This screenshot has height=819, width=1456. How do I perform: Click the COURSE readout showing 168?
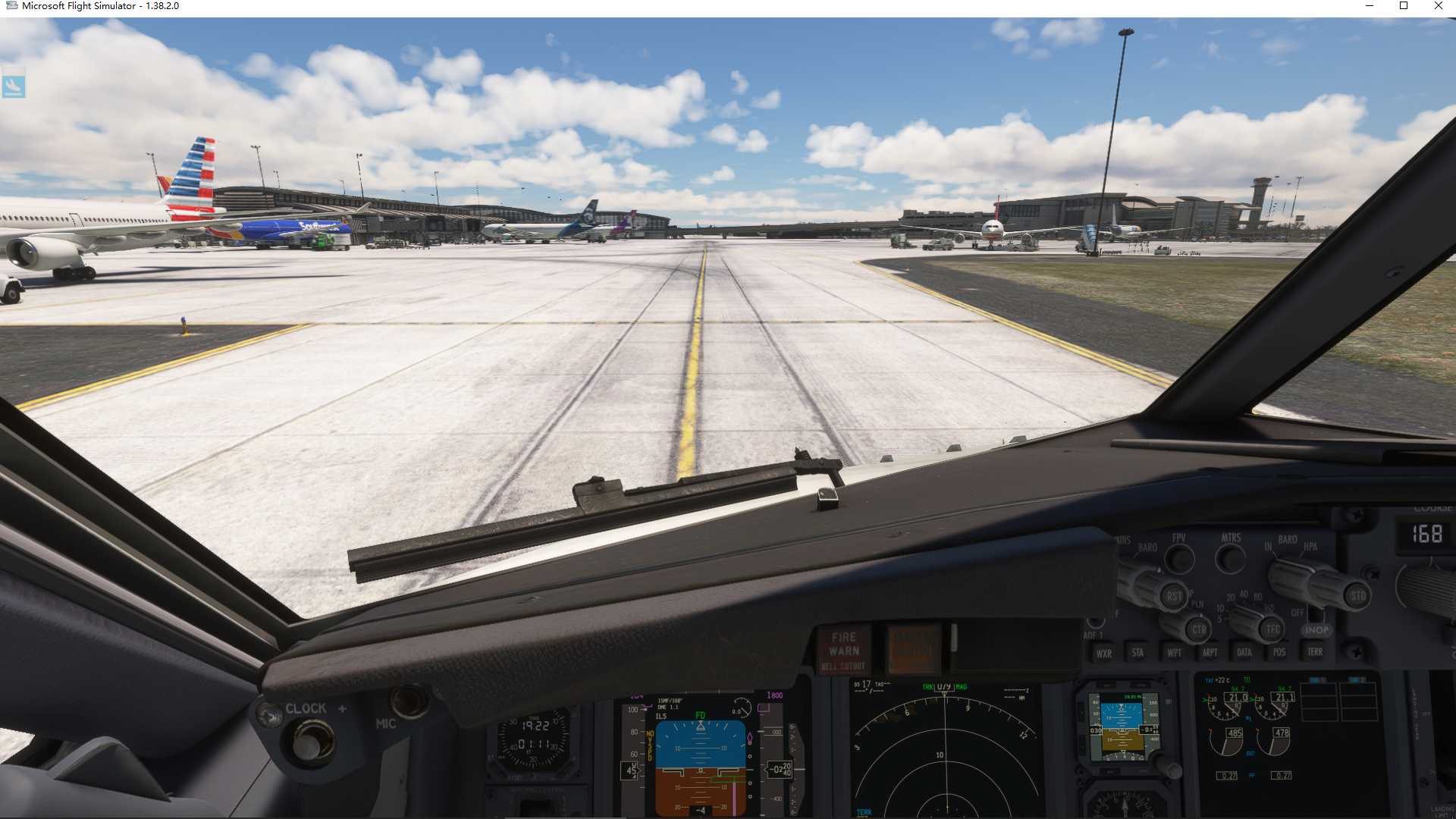1428,534
